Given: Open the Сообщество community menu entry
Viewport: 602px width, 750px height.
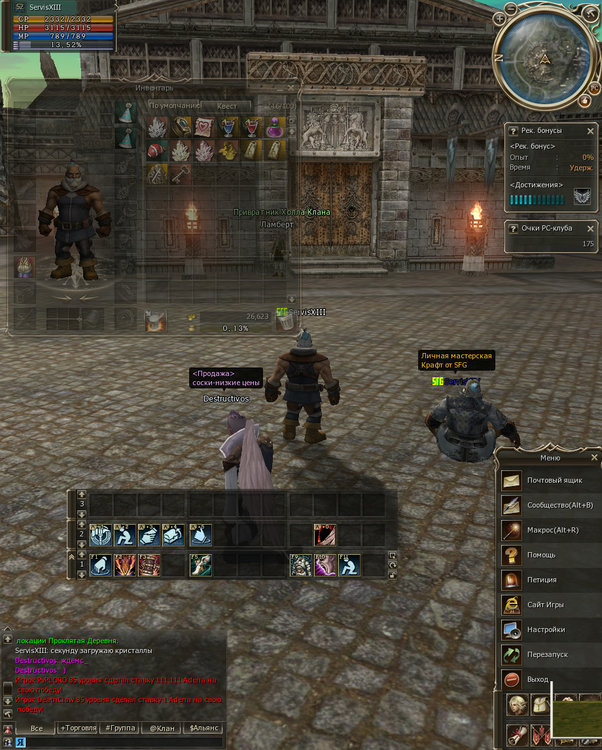Looking at the screenshot, I should [x=548, y=505].
